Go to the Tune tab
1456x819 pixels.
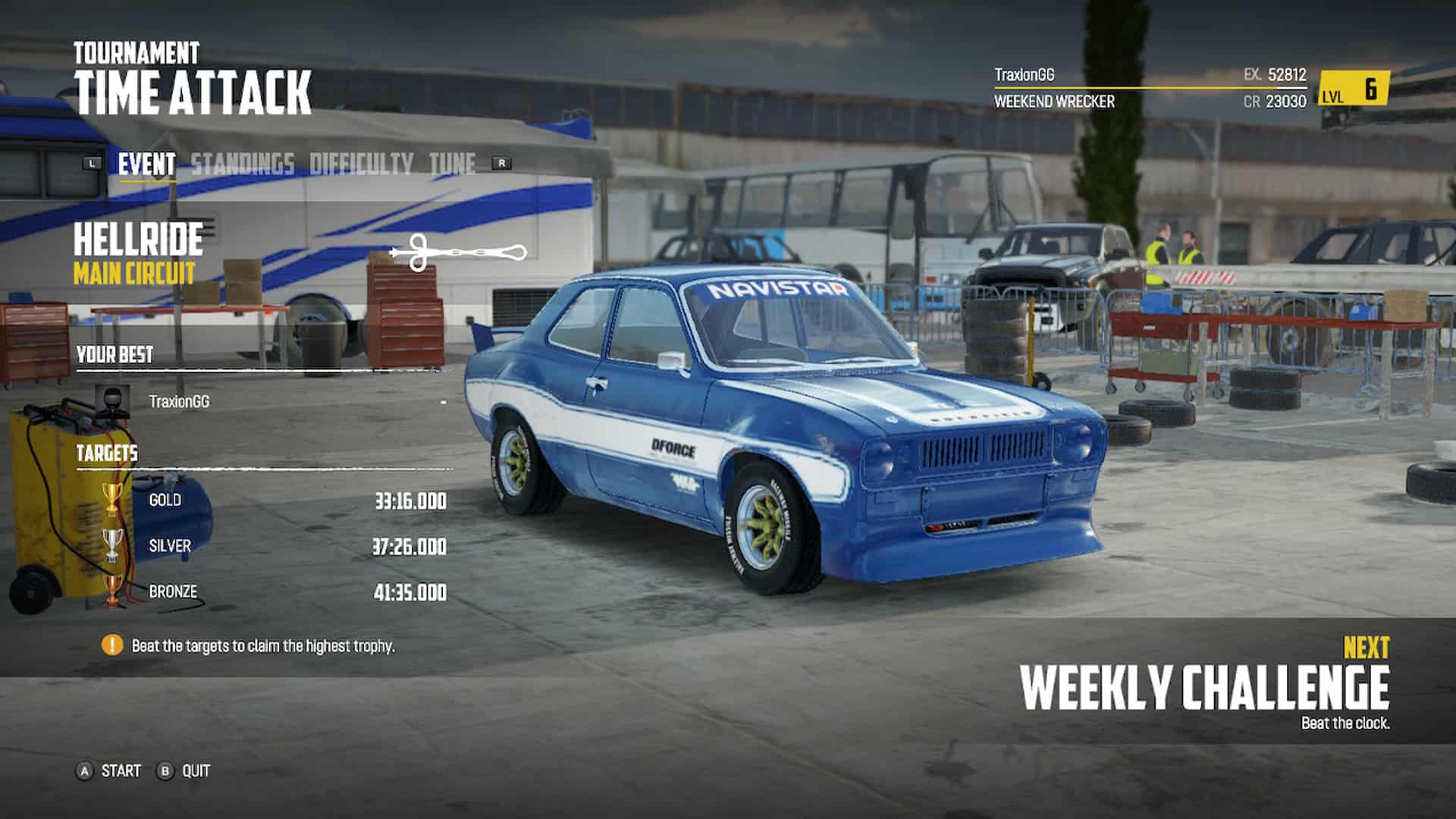pos(452,164)
